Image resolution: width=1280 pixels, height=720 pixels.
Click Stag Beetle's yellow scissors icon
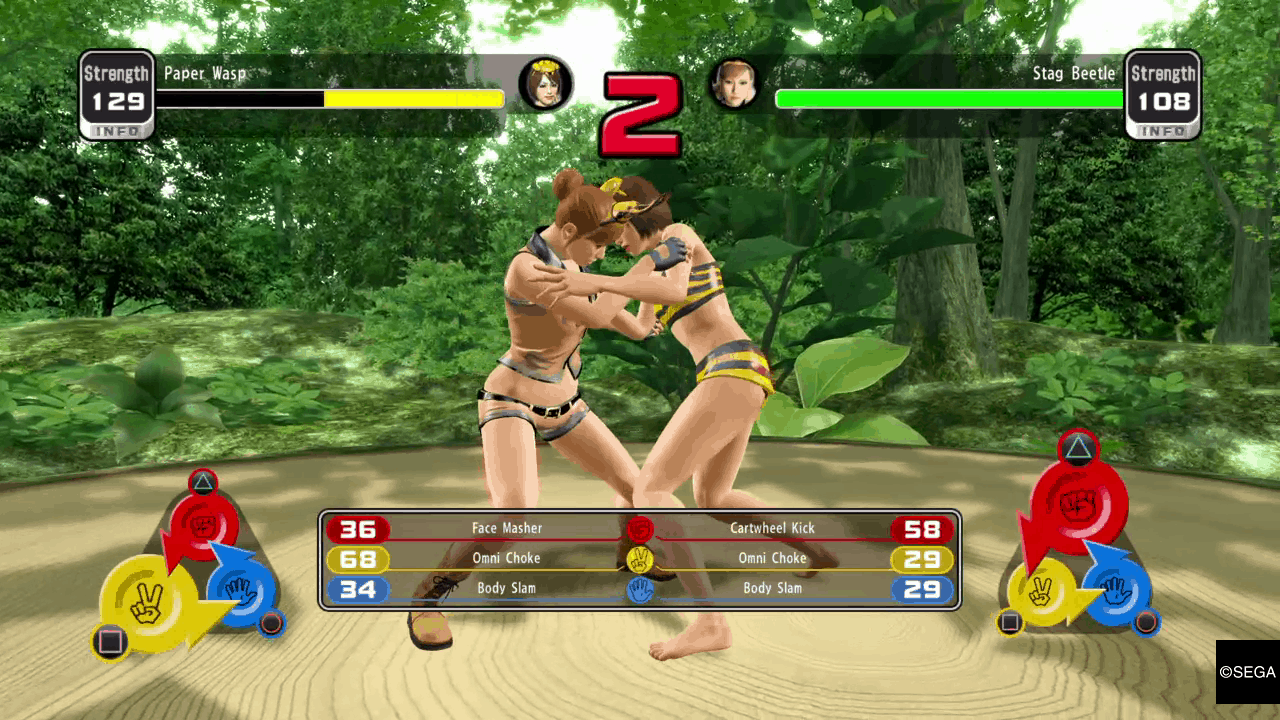pyautogui.click(x=1042, y=592)
